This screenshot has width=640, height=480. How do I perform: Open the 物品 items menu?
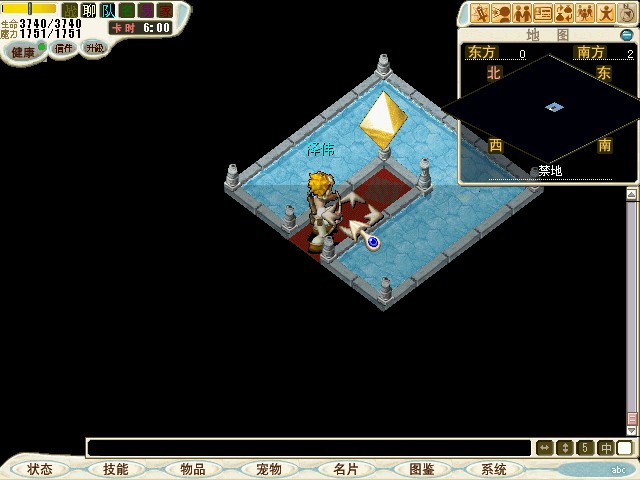(192, 469)
